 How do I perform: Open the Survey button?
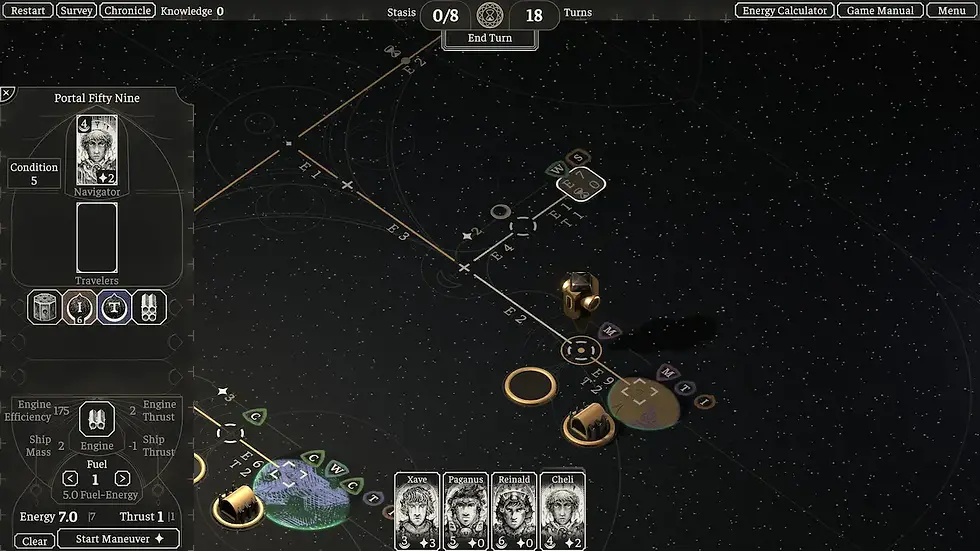[76, 11]
